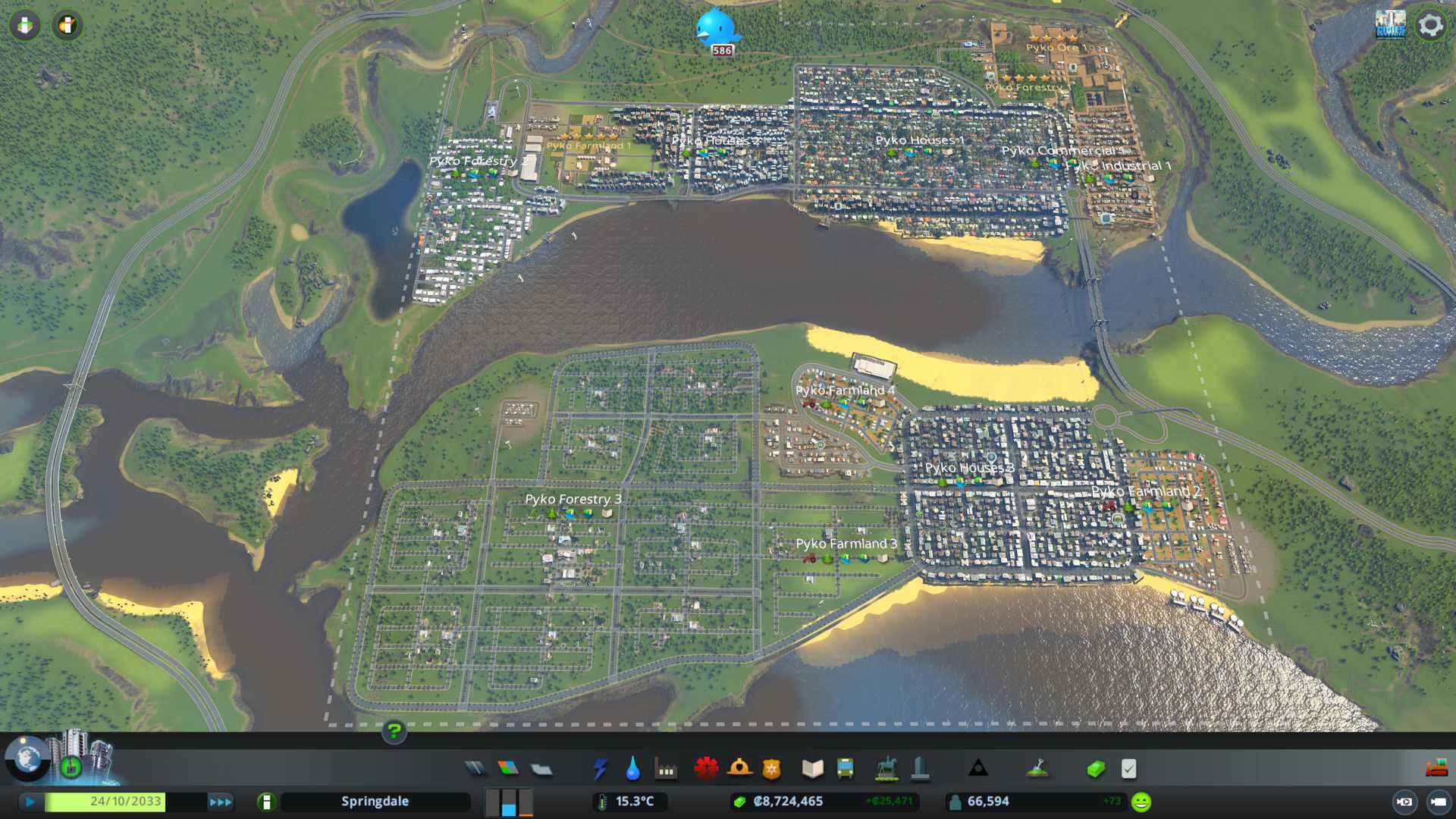Open the Water and Sewage menu
The image size is (1456, 819).
point(632,769)
